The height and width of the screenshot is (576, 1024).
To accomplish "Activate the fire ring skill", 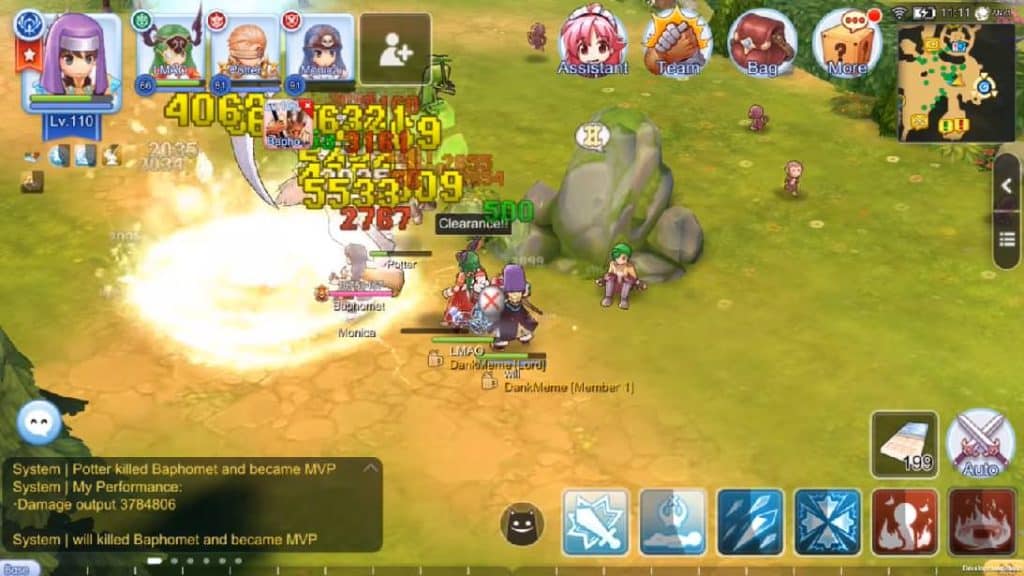I will click(981, 522).
